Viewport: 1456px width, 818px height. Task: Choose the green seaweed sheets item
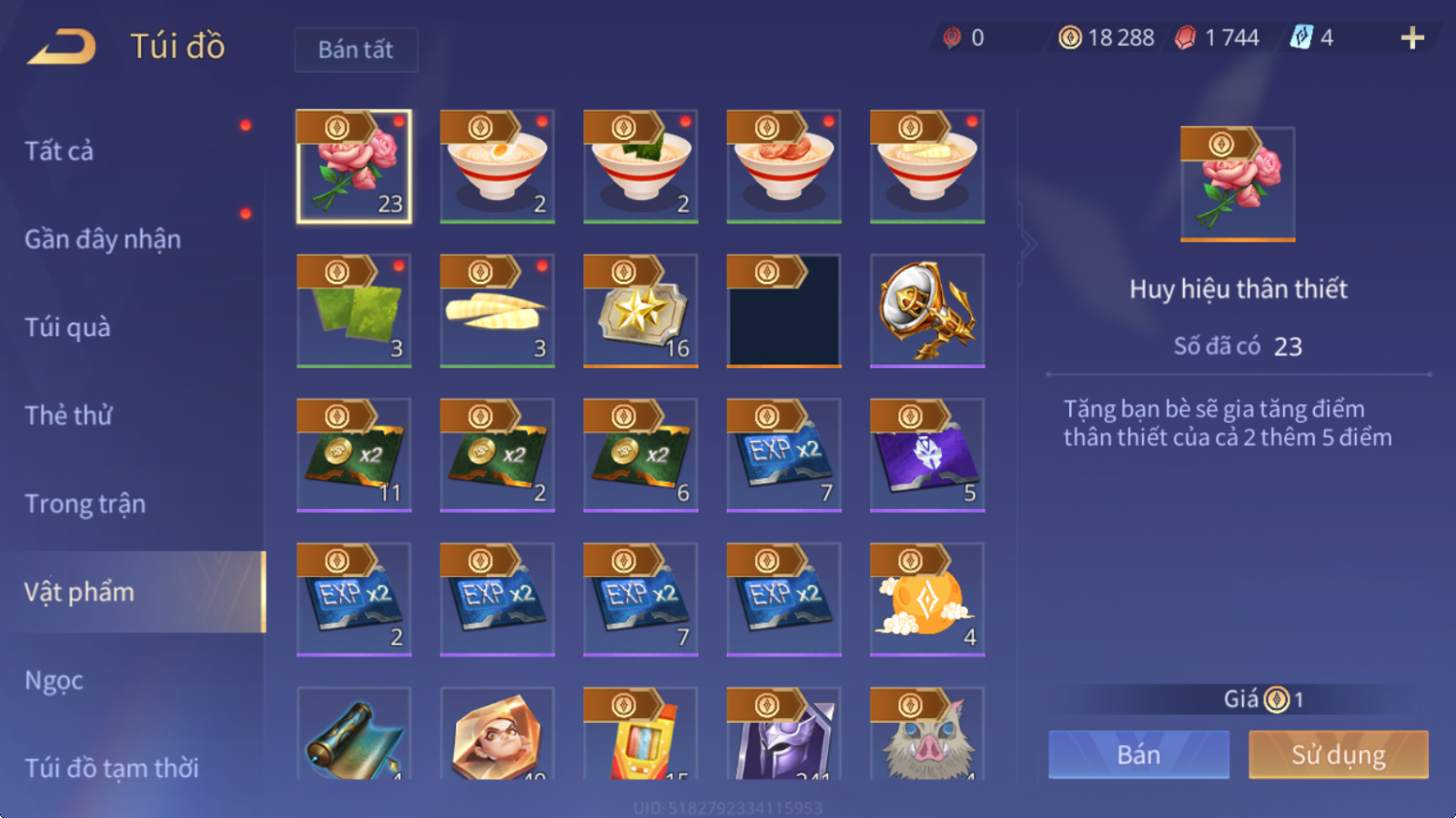(354, 311)
